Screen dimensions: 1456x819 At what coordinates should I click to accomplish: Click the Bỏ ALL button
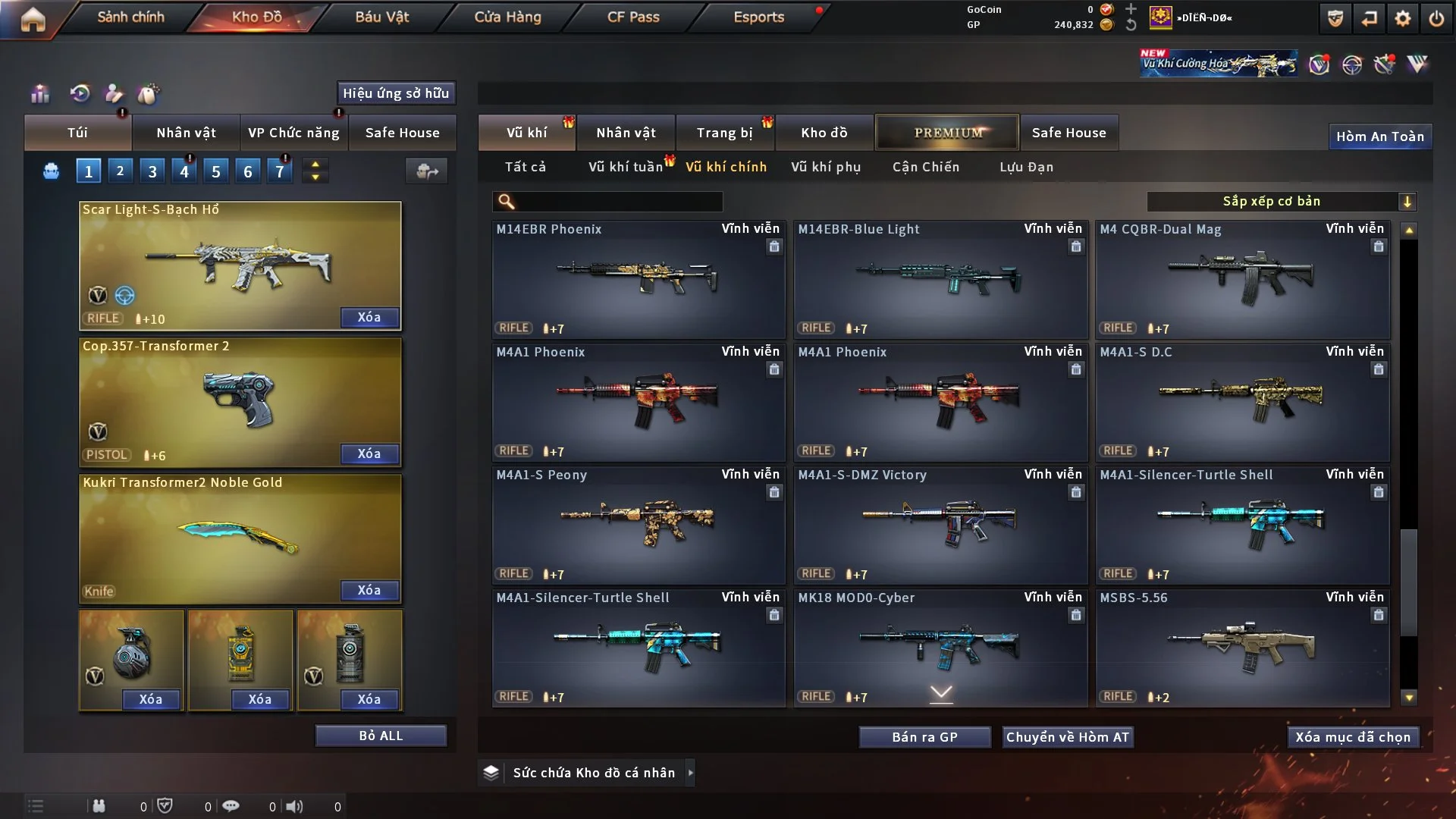point(381,736)
